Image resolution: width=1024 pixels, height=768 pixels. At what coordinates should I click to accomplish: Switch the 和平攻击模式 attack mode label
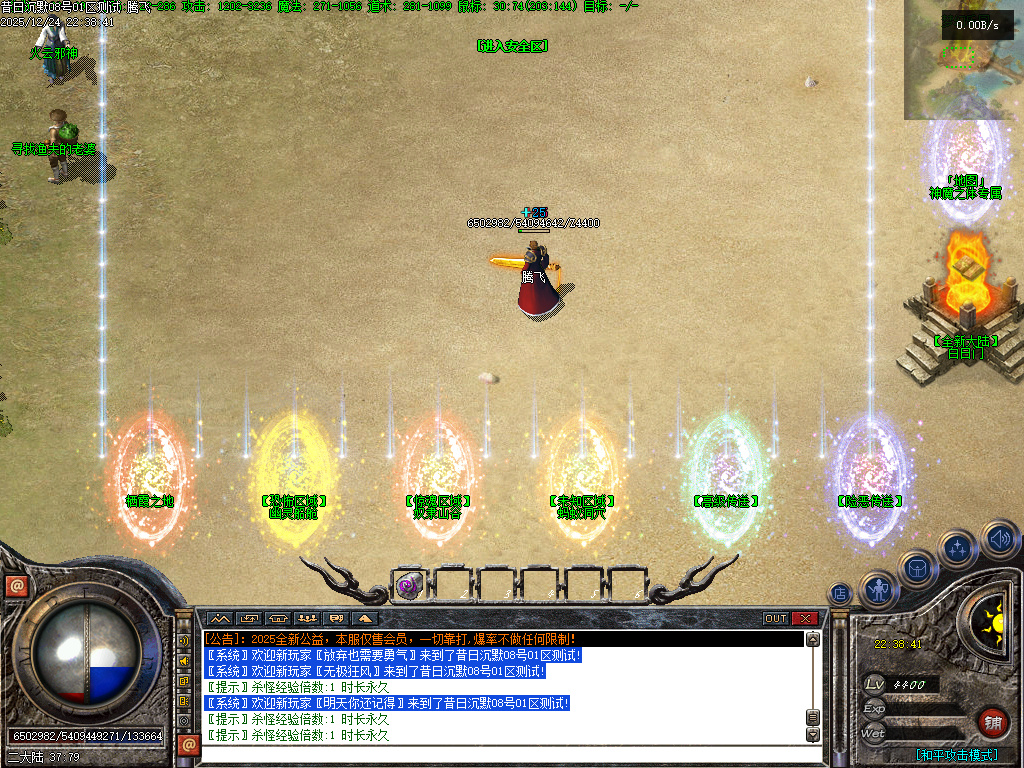(x=957, y=755)
